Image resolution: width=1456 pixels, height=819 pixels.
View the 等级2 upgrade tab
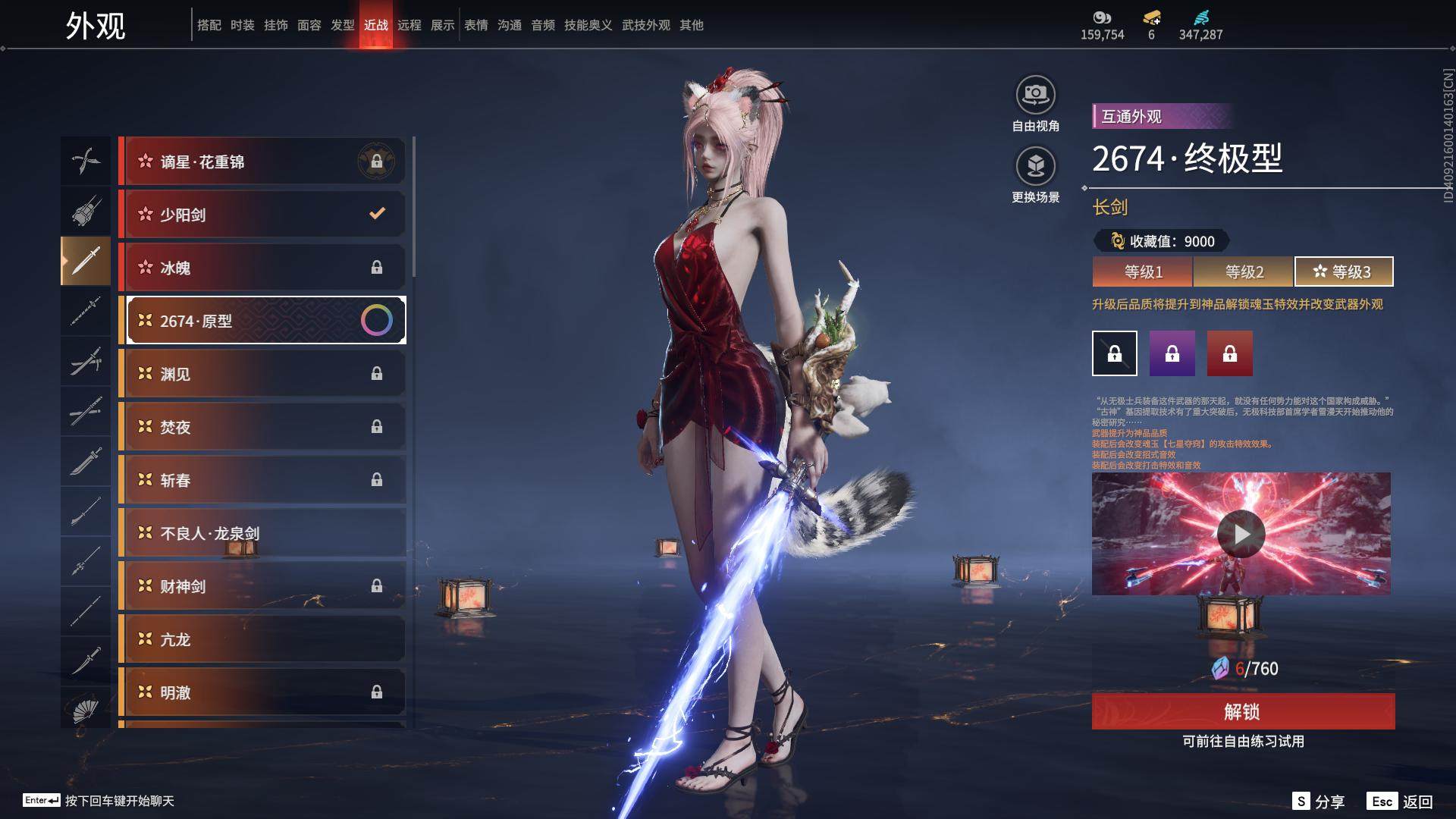tap(1244, 271)
